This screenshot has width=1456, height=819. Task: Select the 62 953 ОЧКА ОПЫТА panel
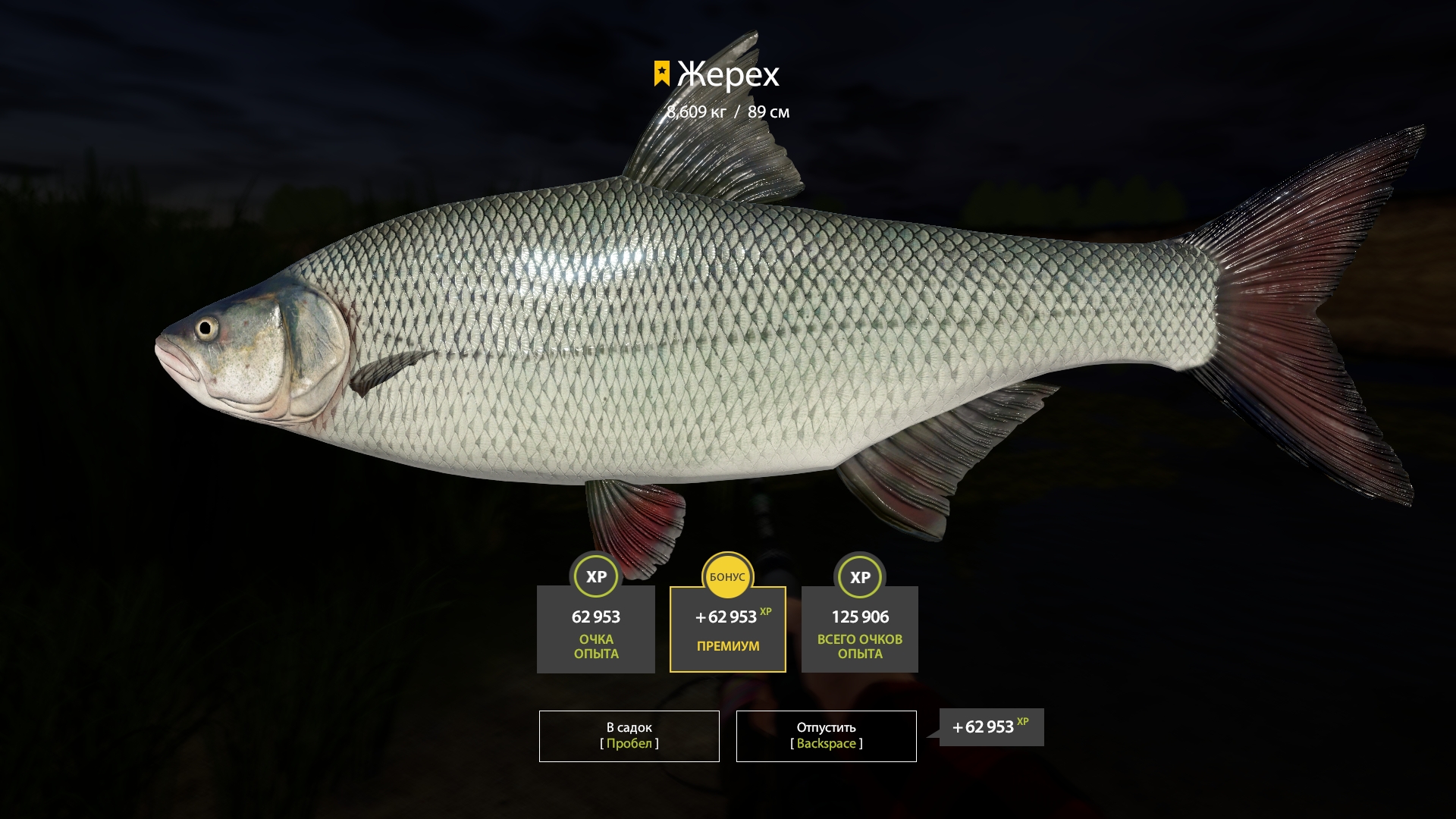coord(595,629)
